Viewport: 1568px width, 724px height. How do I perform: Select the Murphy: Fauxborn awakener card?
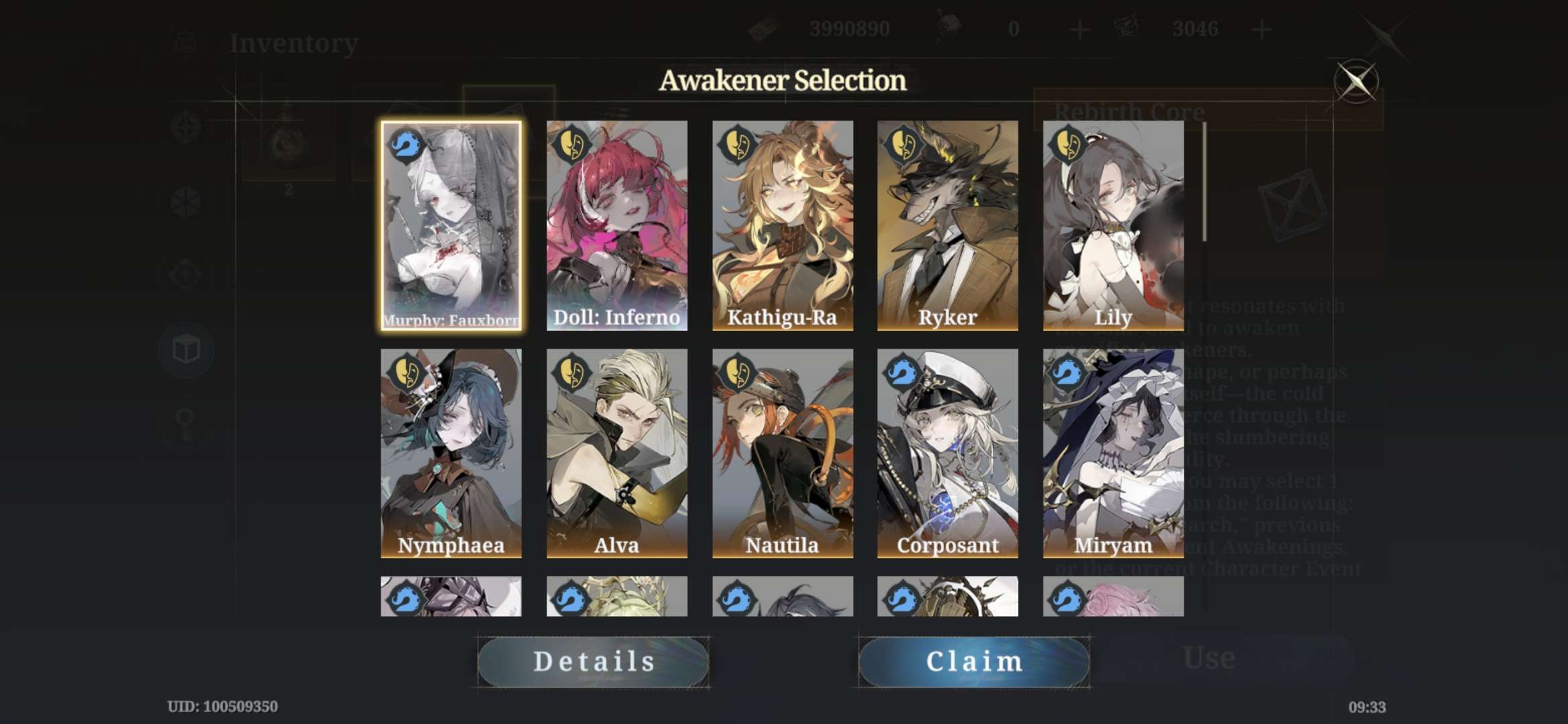point(451,225)
